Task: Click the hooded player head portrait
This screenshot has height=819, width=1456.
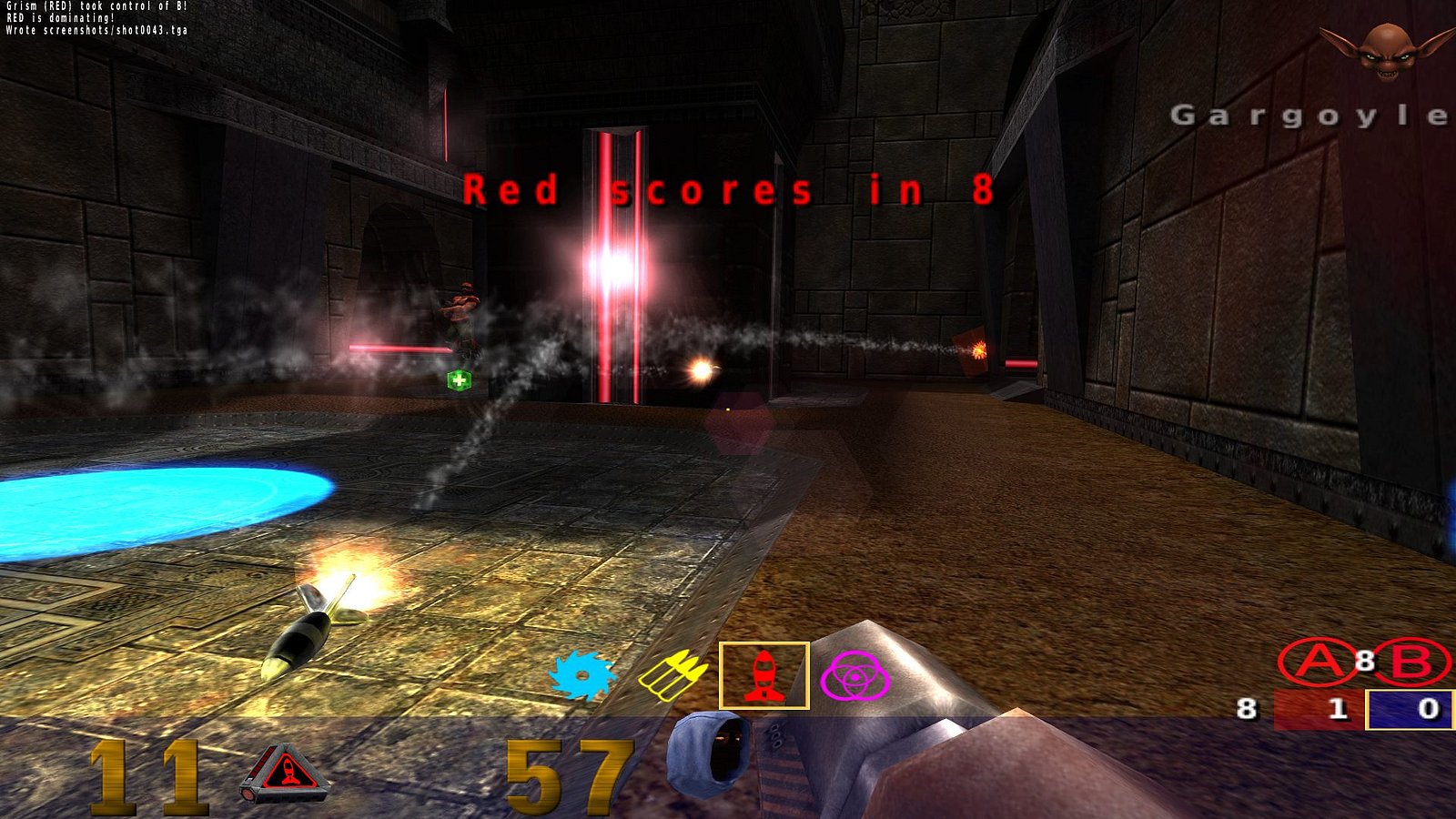Action: pos(711,753)
